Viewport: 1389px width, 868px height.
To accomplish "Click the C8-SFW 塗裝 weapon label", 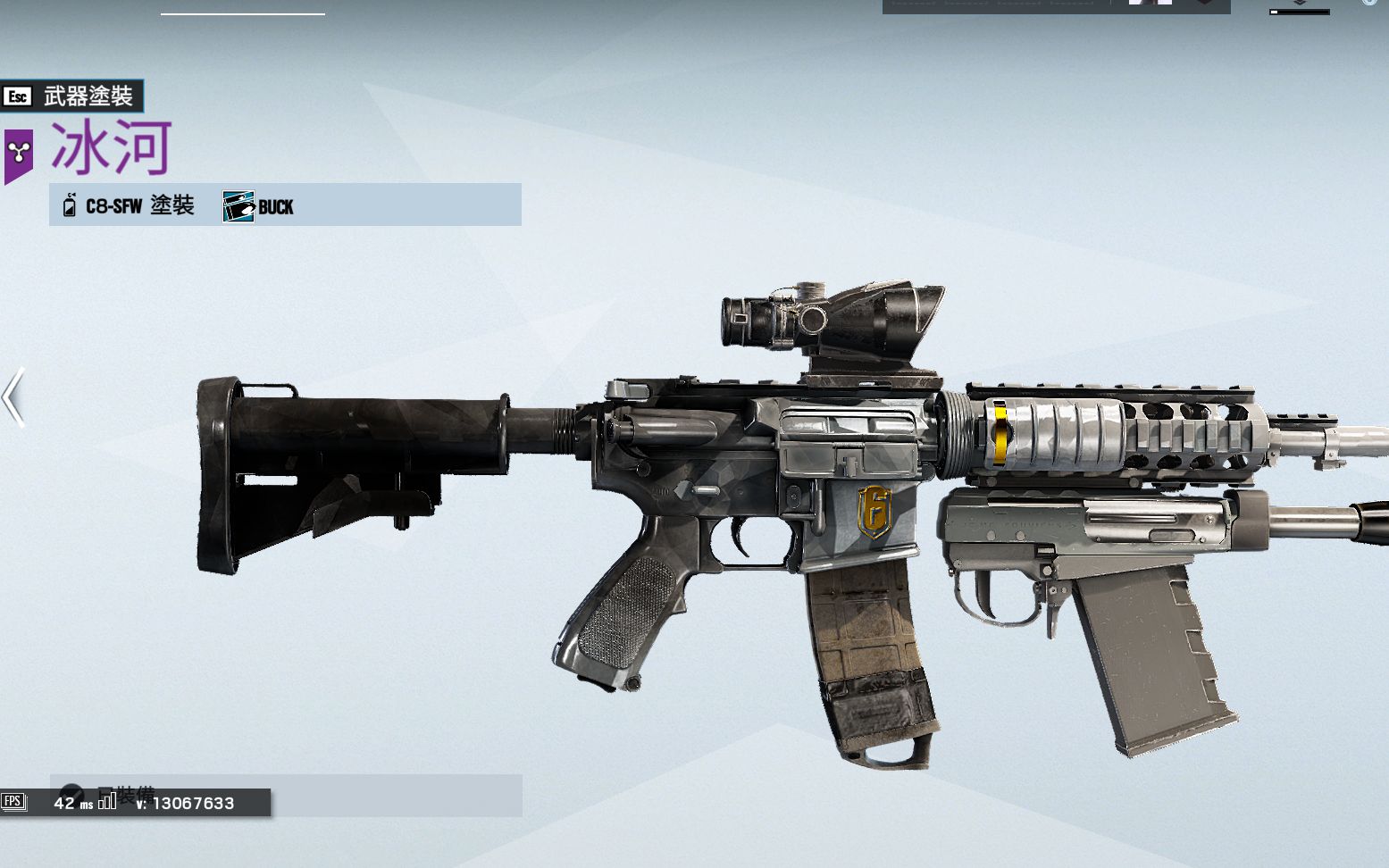I will (x=130, y=205).
